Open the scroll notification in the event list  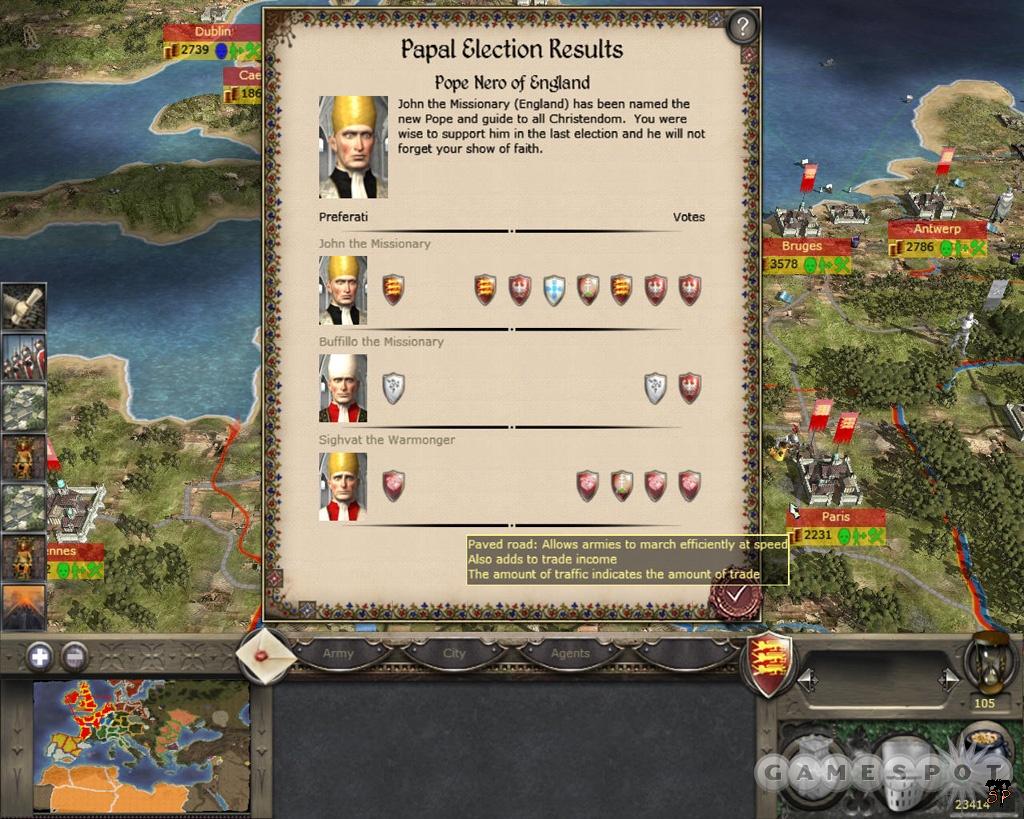pos(23,305)
